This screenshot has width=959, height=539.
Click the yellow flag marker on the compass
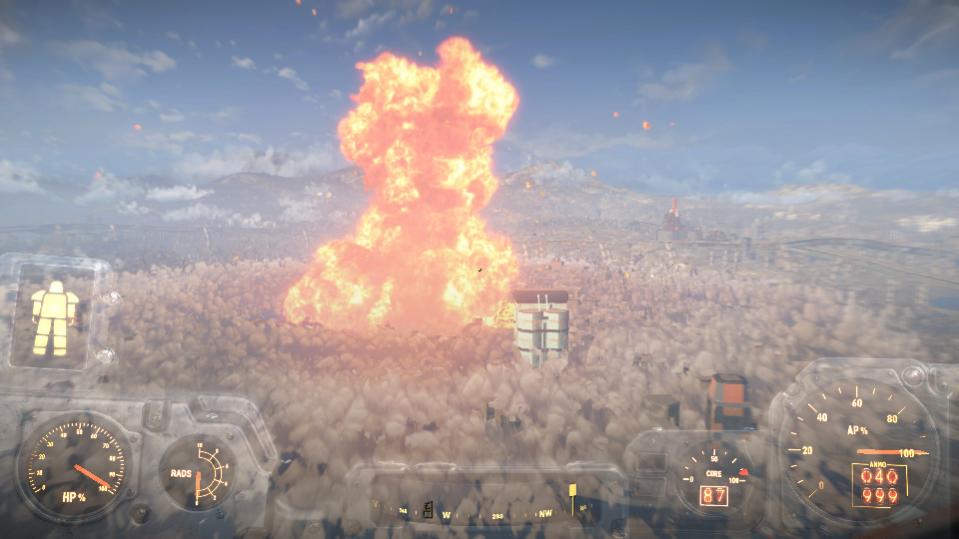(572, 492)
